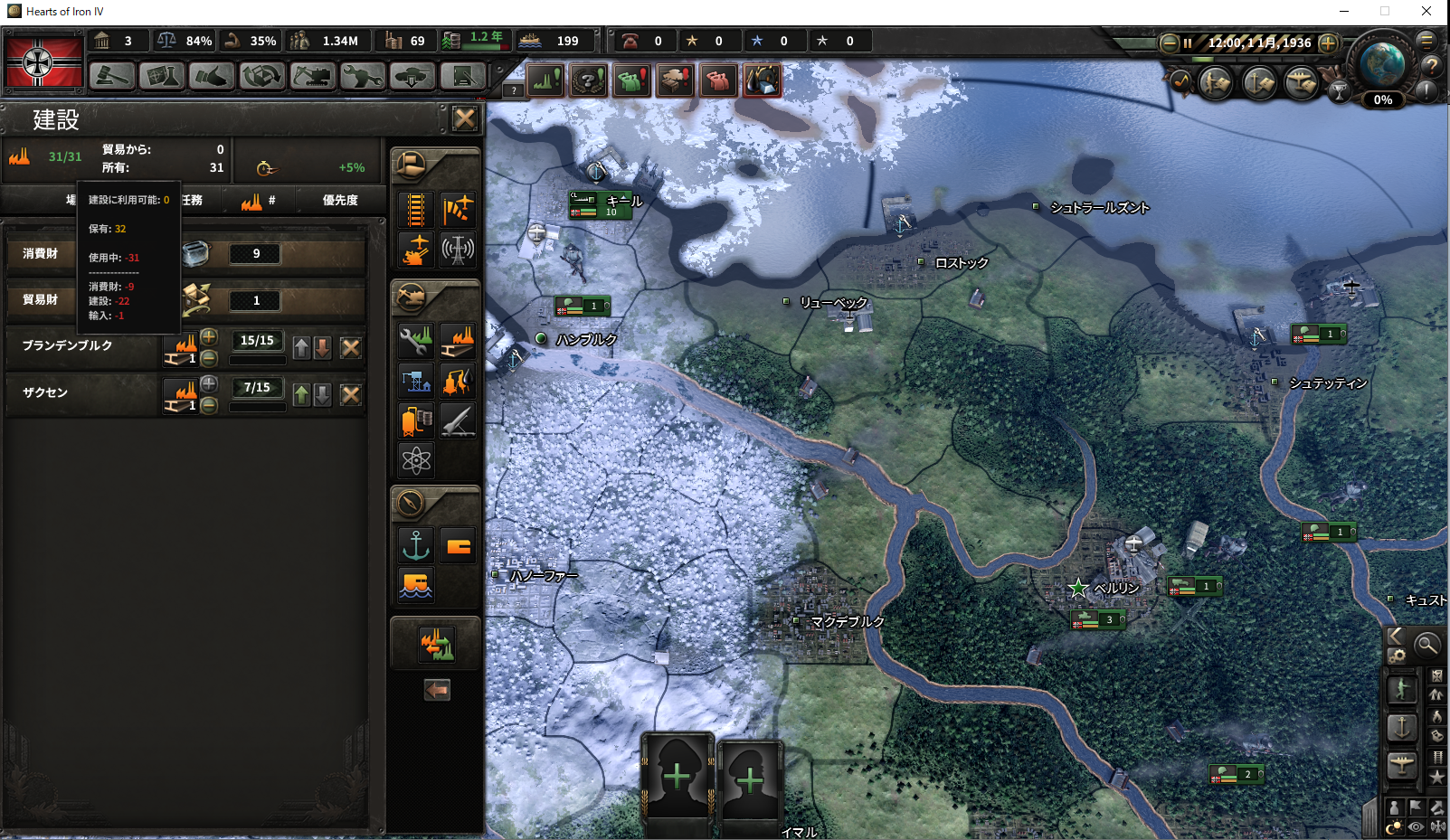This screenshot has width=1450, height=840.
Task: Increase game speed with plus button
Action: (1328, 42)
